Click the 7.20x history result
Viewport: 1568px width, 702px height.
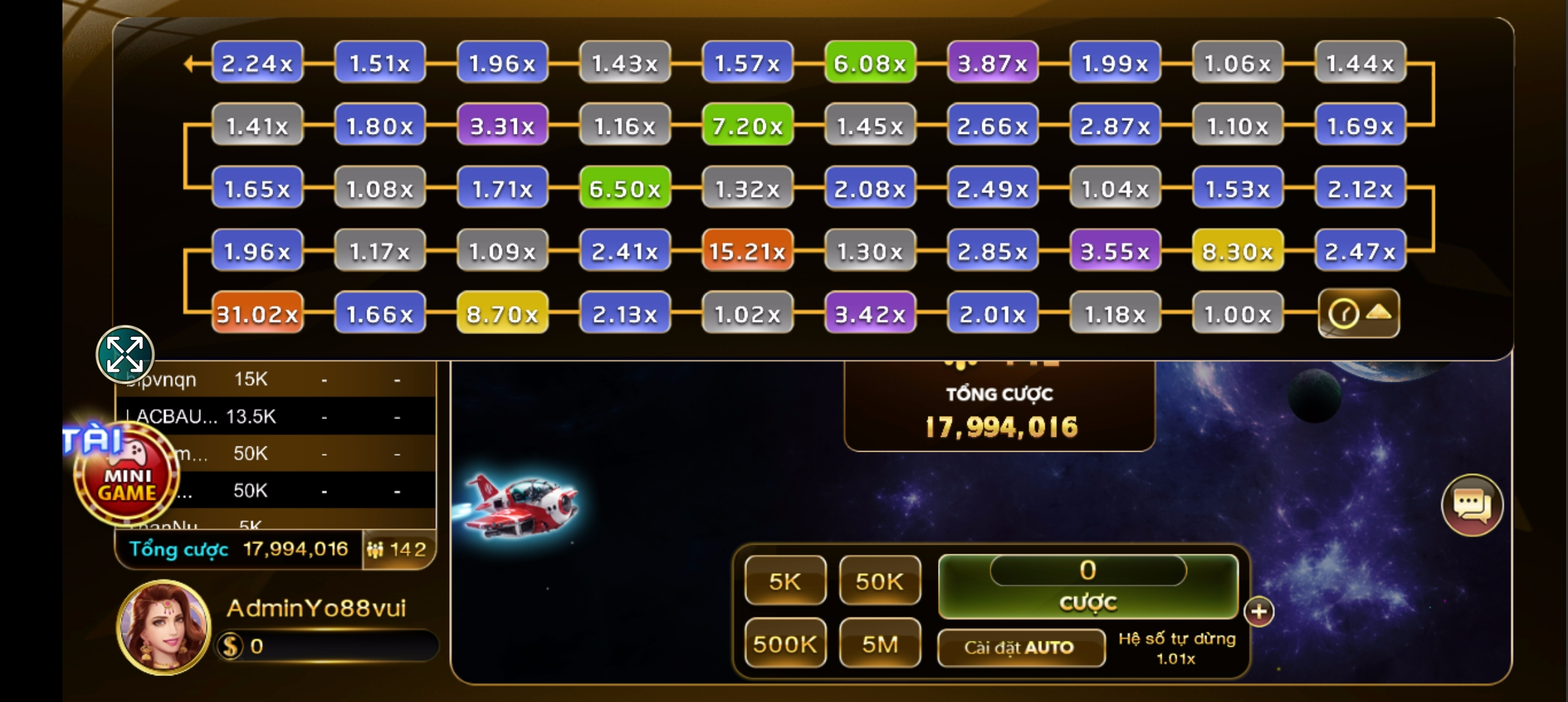pos(747,125)
